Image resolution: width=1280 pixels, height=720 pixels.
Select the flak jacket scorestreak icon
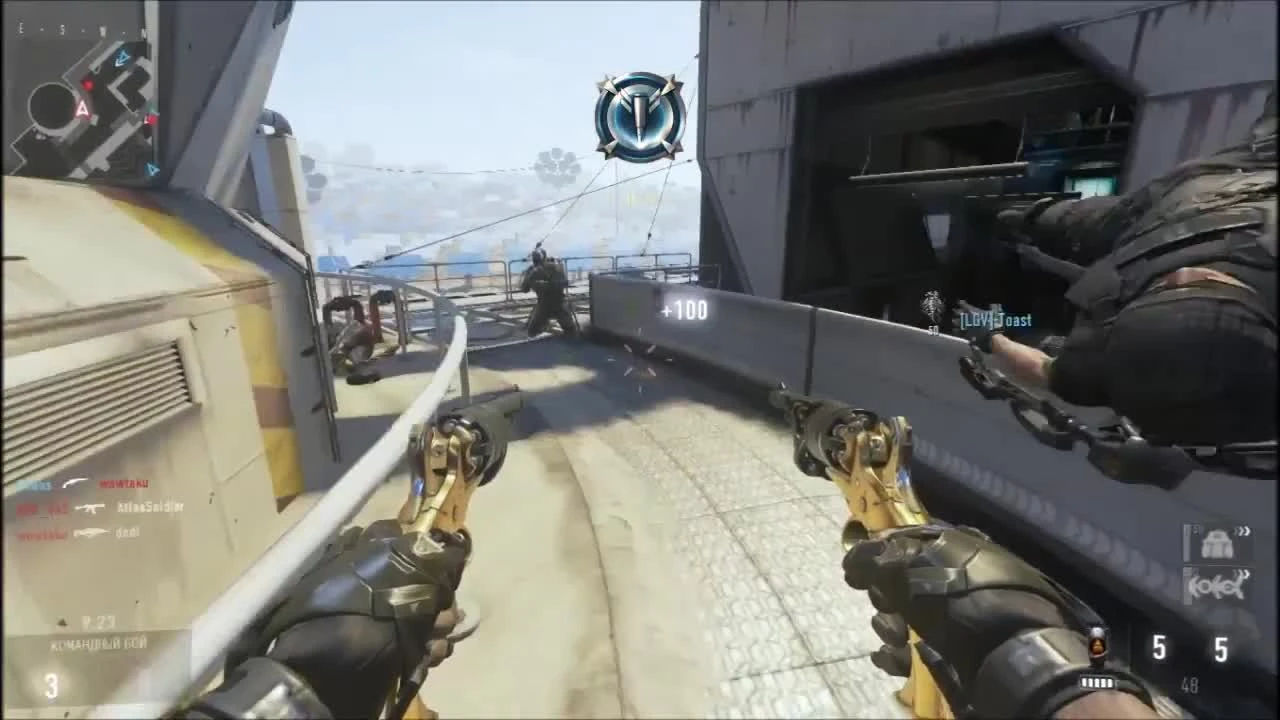pos(1216,546)
